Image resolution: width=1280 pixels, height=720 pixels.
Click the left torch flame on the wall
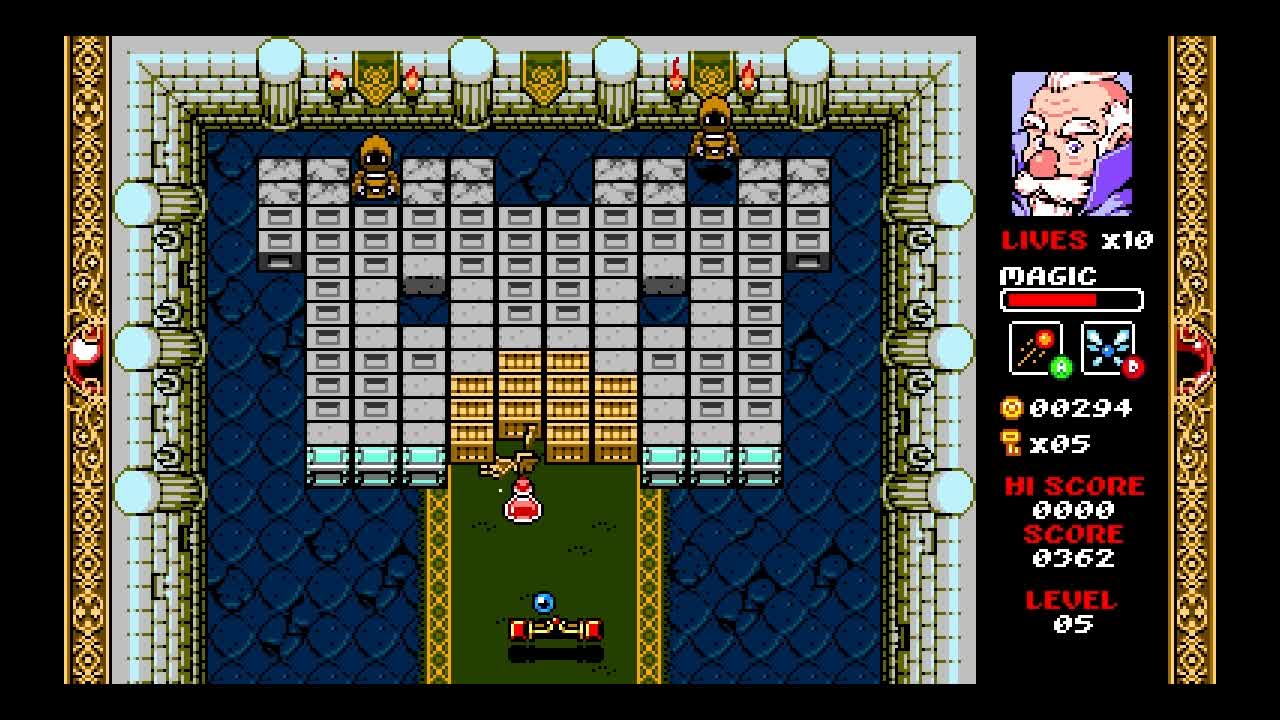point(338,75)
